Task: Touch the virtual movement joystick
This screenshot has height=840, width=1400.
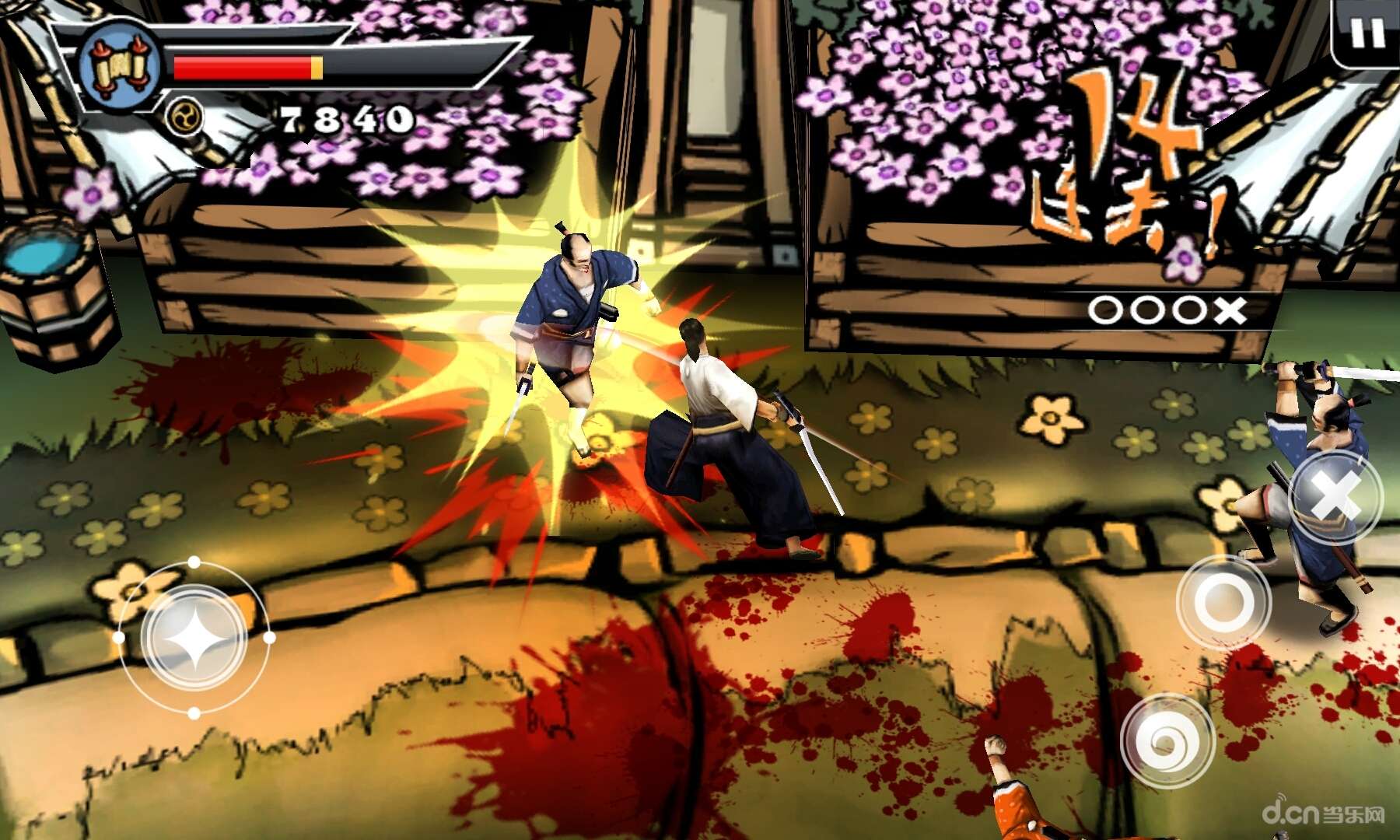Action: (194, 638)
